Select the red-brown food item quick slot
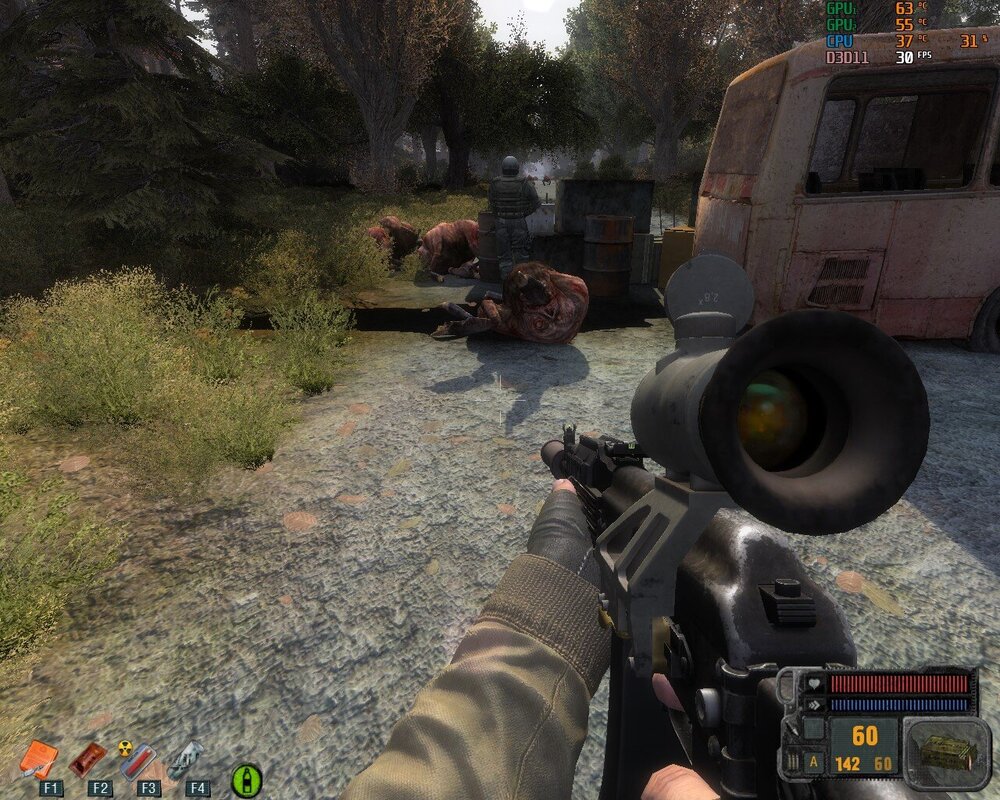The width and height of the screenshot is (1000, 800). tap(88, 760)
